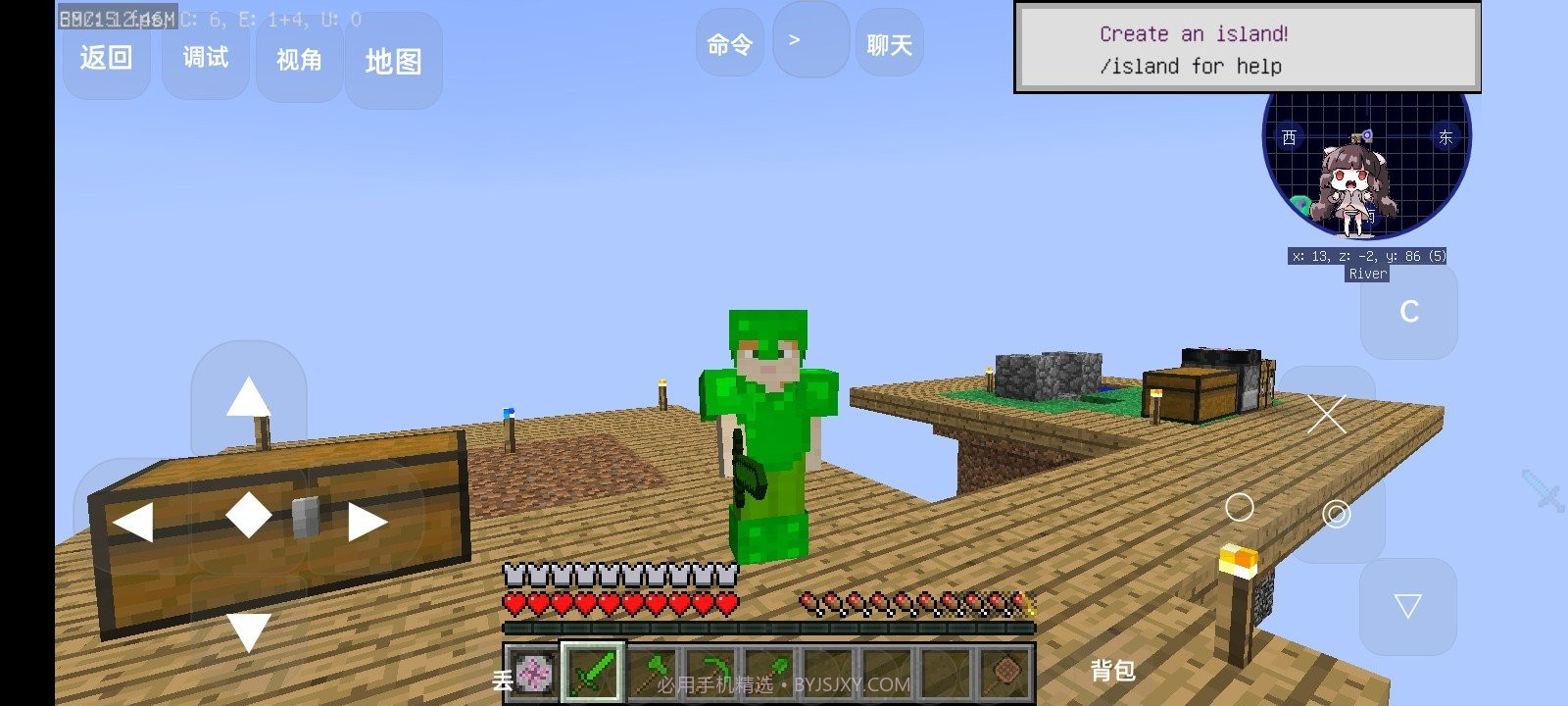This screenshot has height=706, width=1568.
Task: Open the 命令 command input
Action: click(729, 44)
